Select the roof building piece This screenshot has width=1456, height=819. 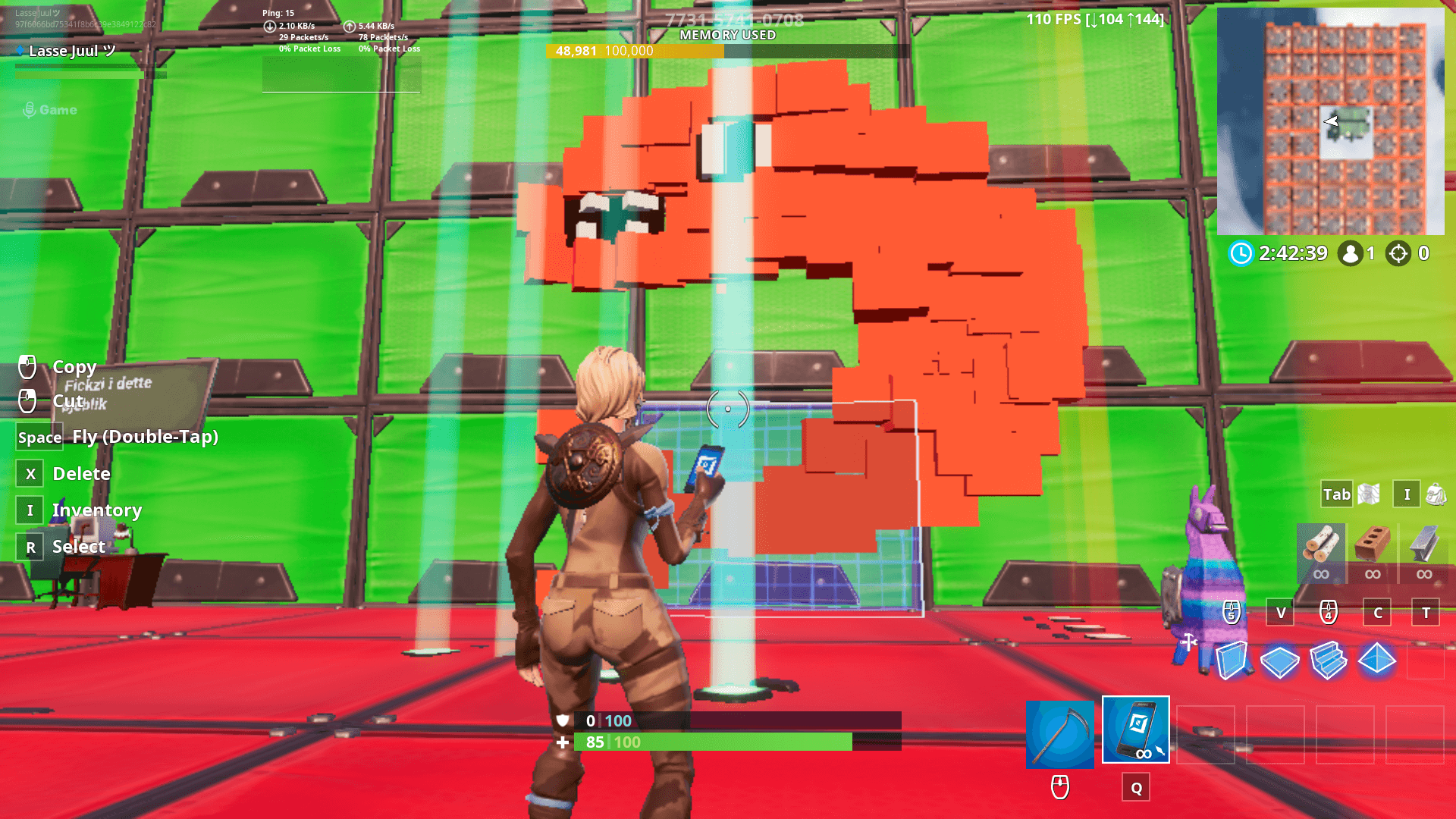pos(1377,661)
